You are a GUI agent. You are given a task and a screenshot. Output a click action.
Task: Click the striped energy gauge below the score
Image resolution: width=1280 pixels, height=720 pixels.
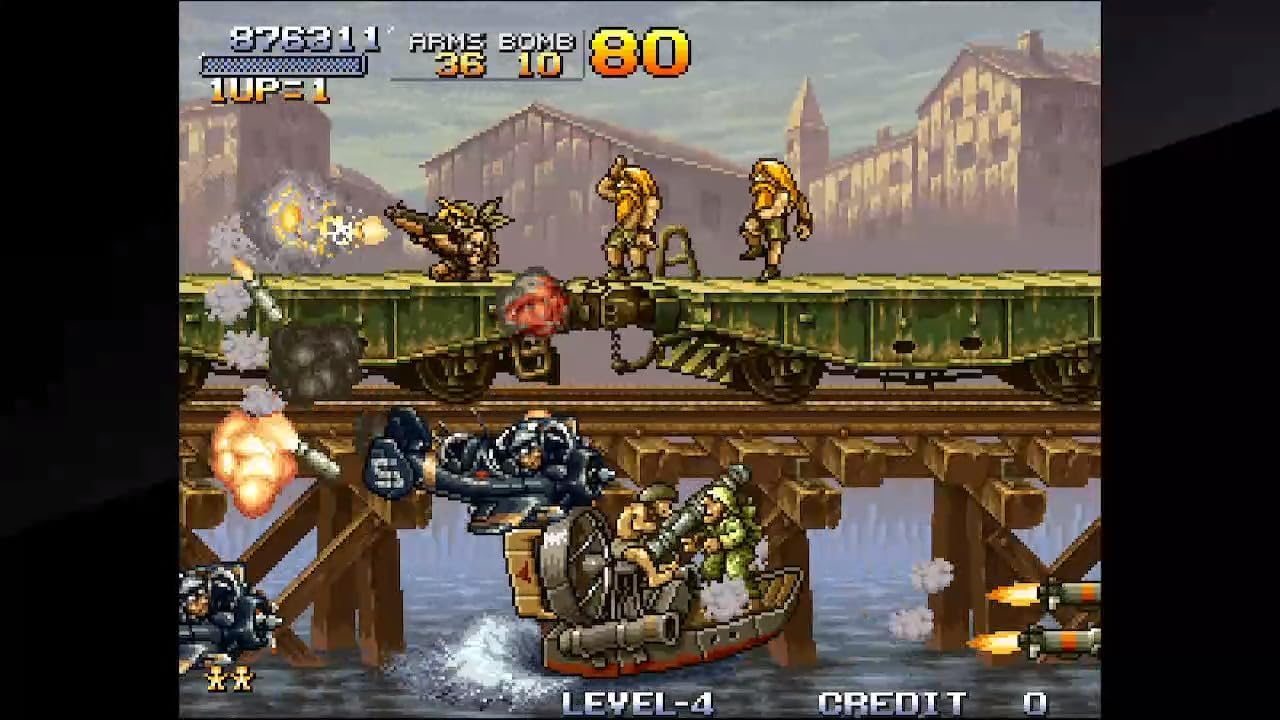pyautogui.click(x=284, y=64)
